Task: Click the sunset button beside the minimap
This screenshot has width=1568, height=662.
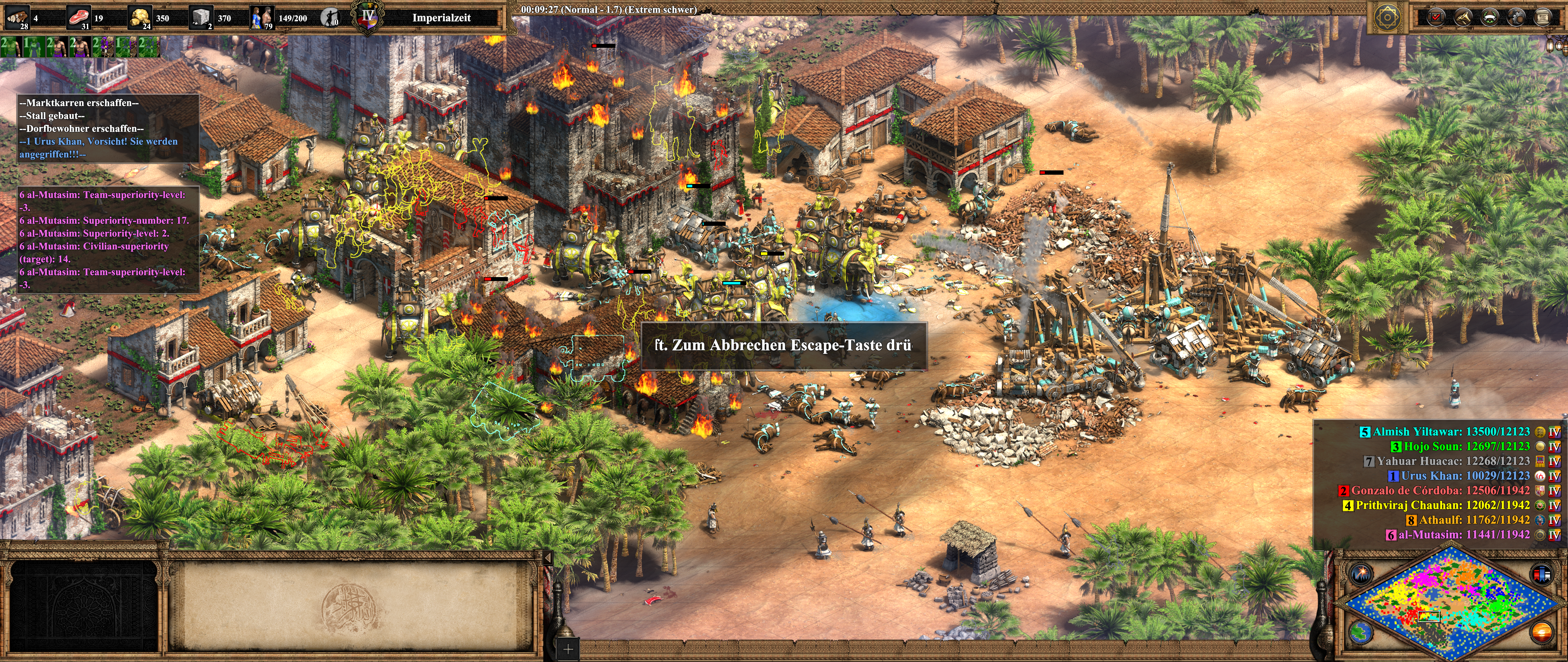Action: click(x=1541, y=632)
